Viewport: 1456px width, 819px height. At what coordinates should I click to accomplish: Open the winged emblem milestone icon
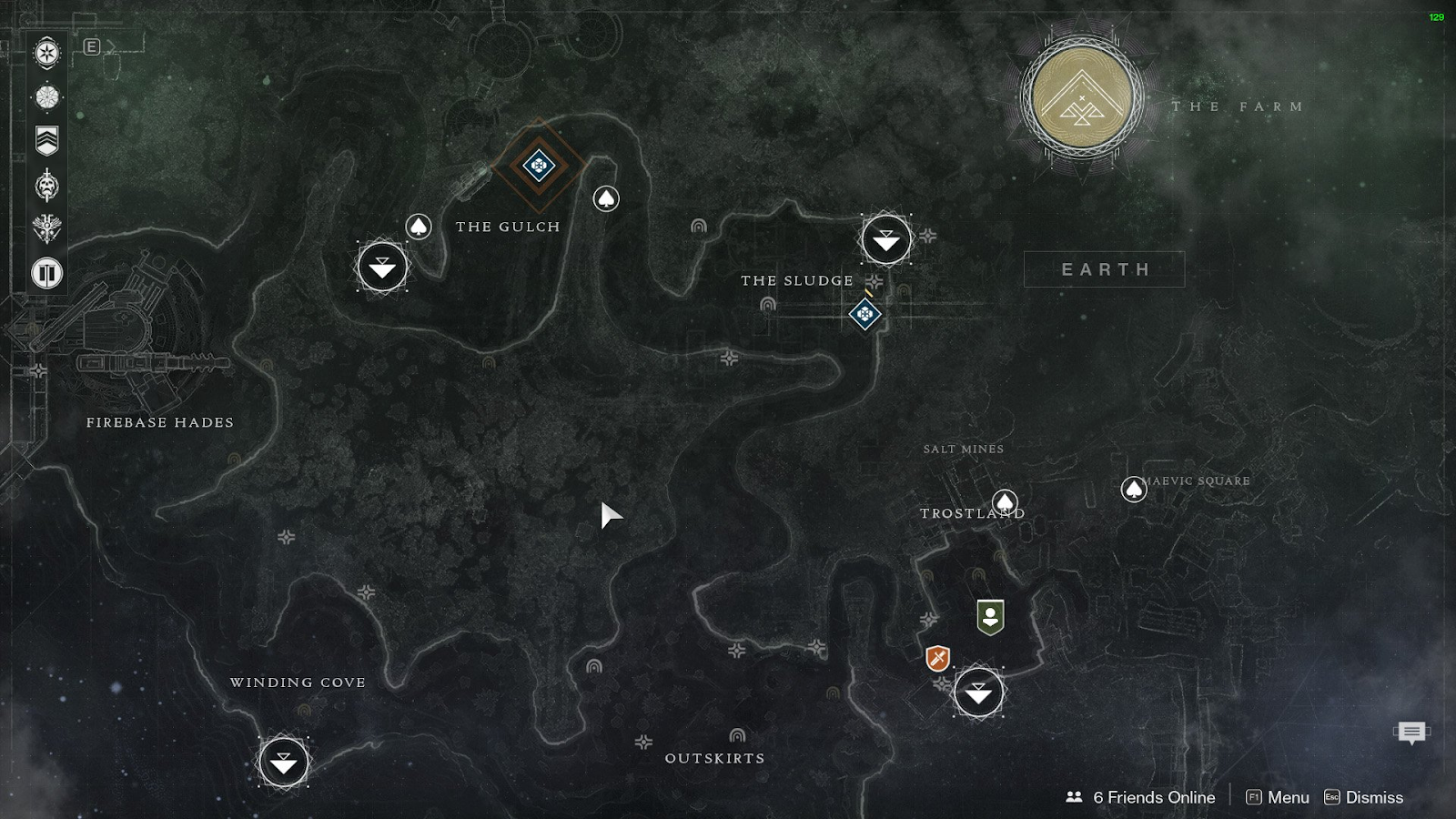click(x=47, y=228)
